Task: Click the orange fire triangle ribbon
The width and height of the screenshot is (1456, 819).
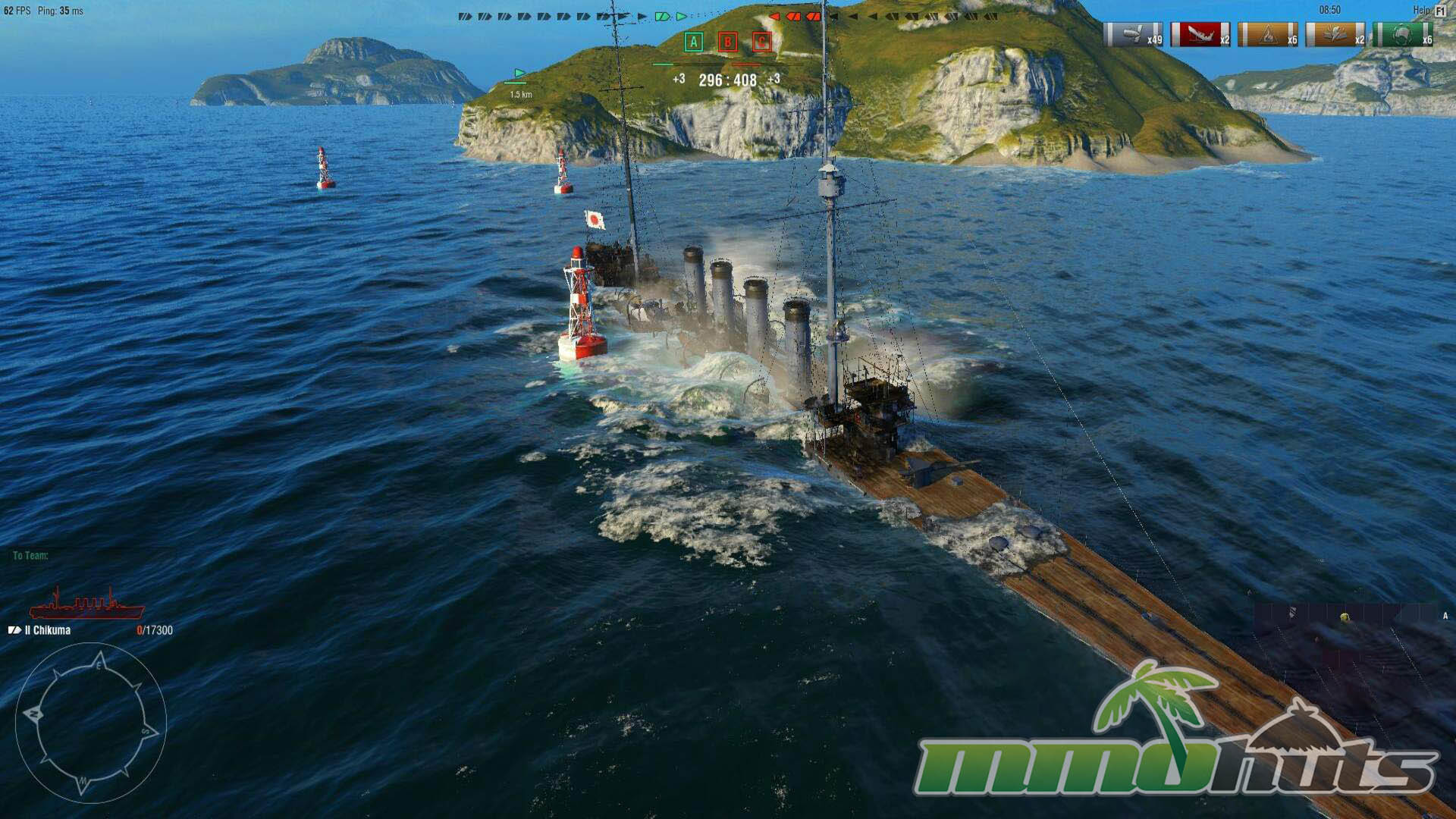Action: [x=1267, y=35]
